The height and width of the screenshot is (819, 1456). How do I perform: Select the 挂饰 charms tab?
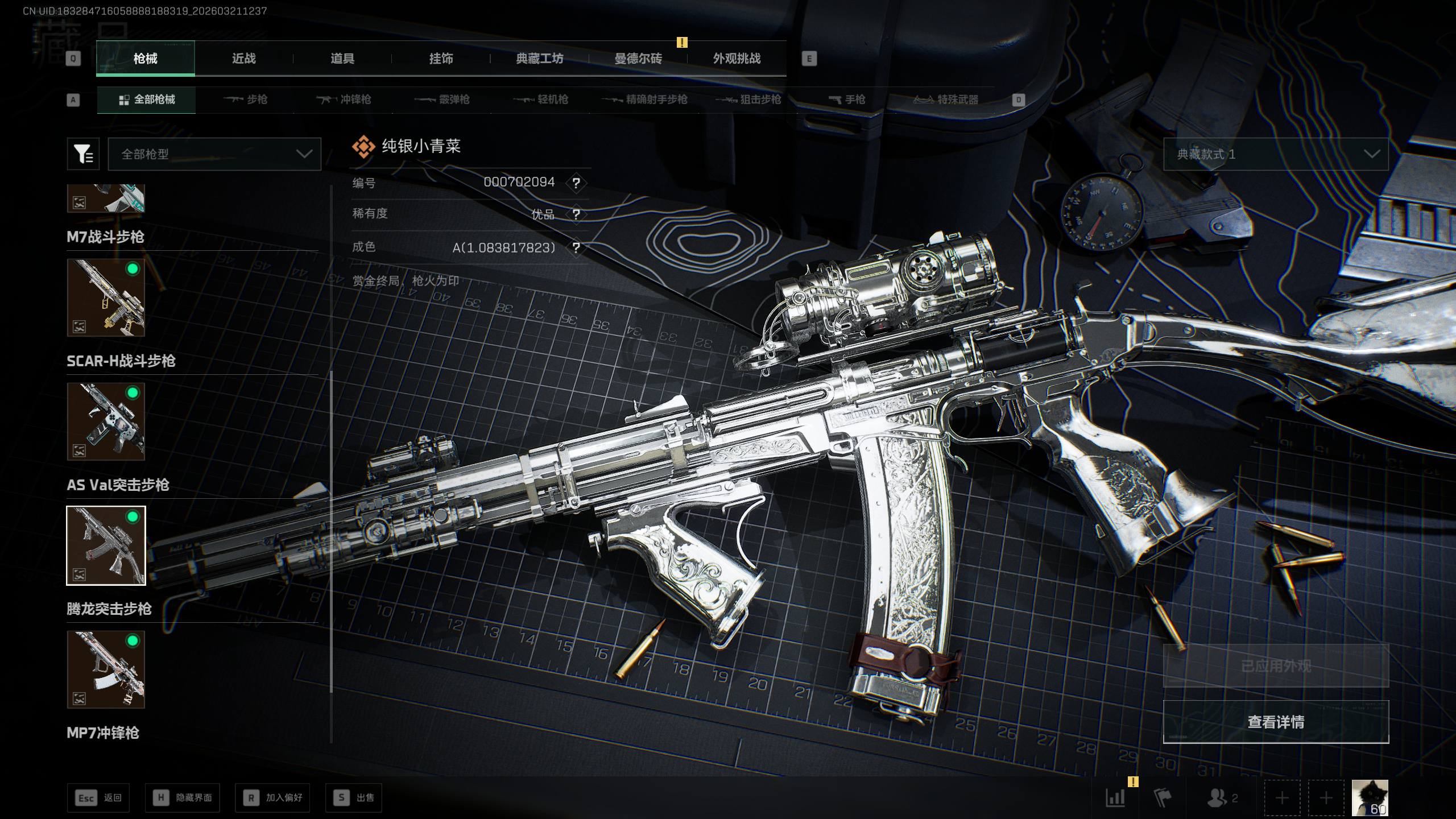[441, 59]
